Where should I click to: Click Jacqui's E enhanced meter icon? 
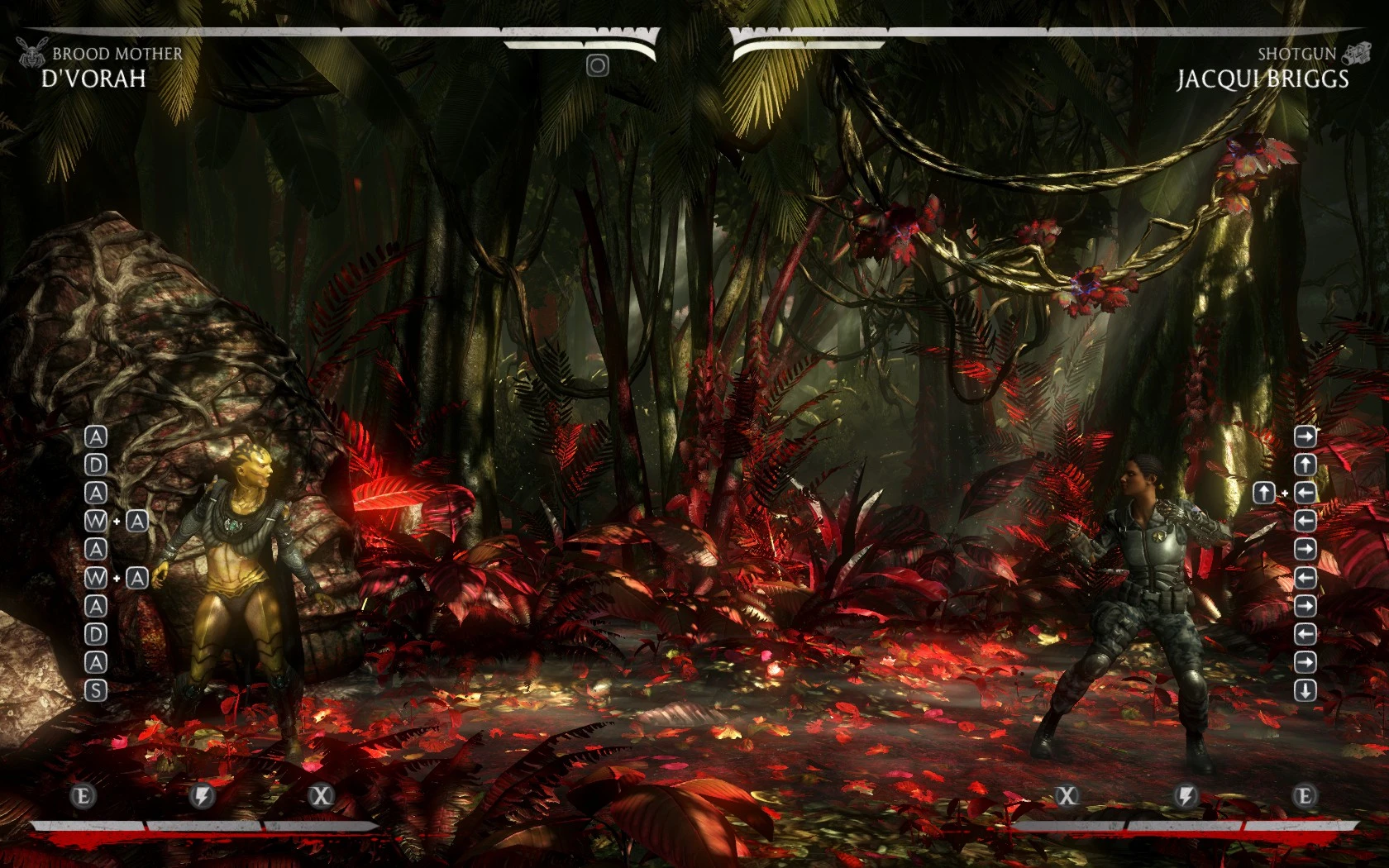coord(1305,796)
